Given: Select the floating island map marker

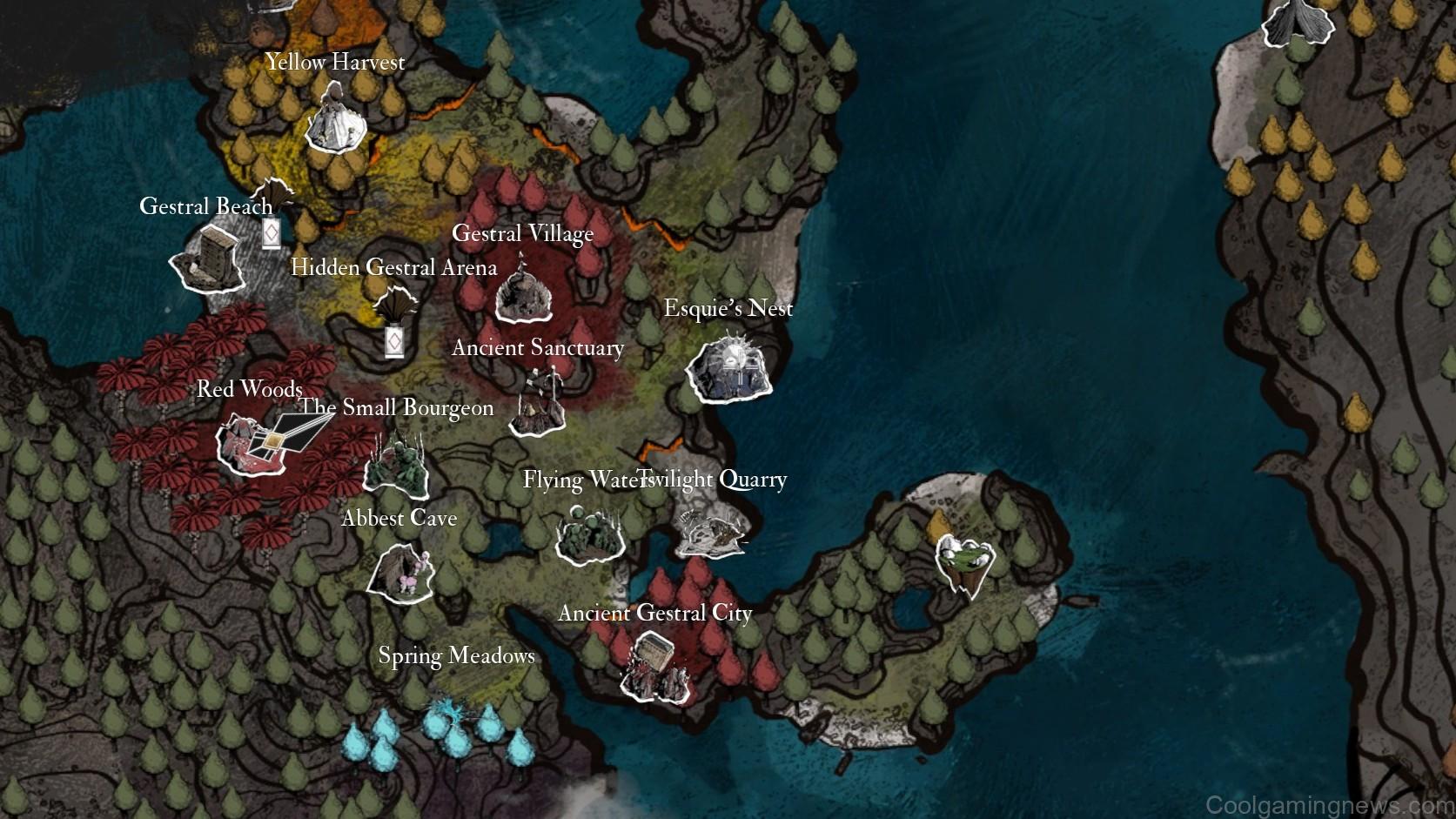Looking at the screenshot, I should [964, 564].
